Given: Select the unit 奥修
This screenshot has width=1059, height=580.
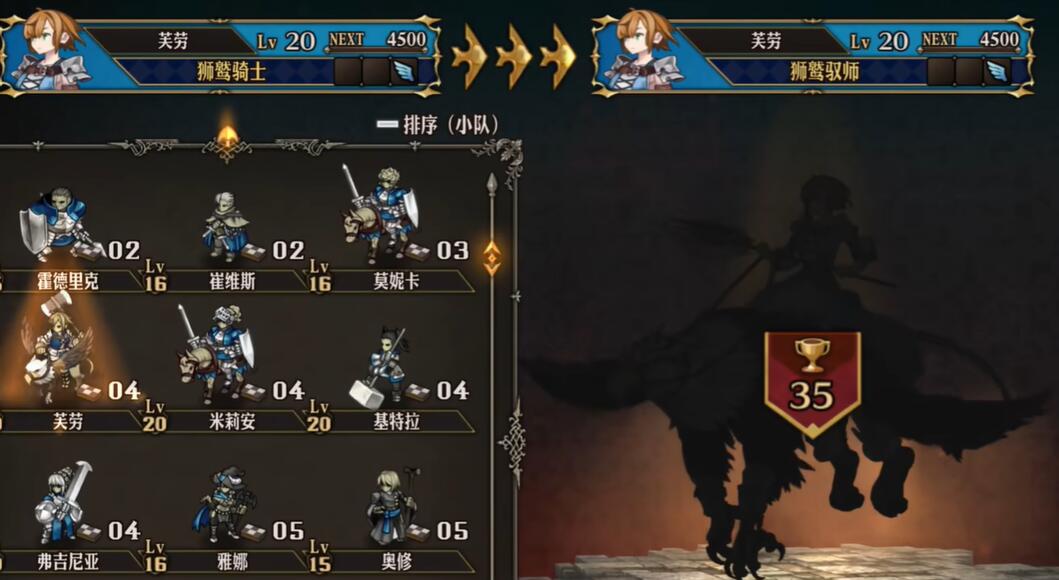Looking at the screenshot, I should (x=392, y=505).
